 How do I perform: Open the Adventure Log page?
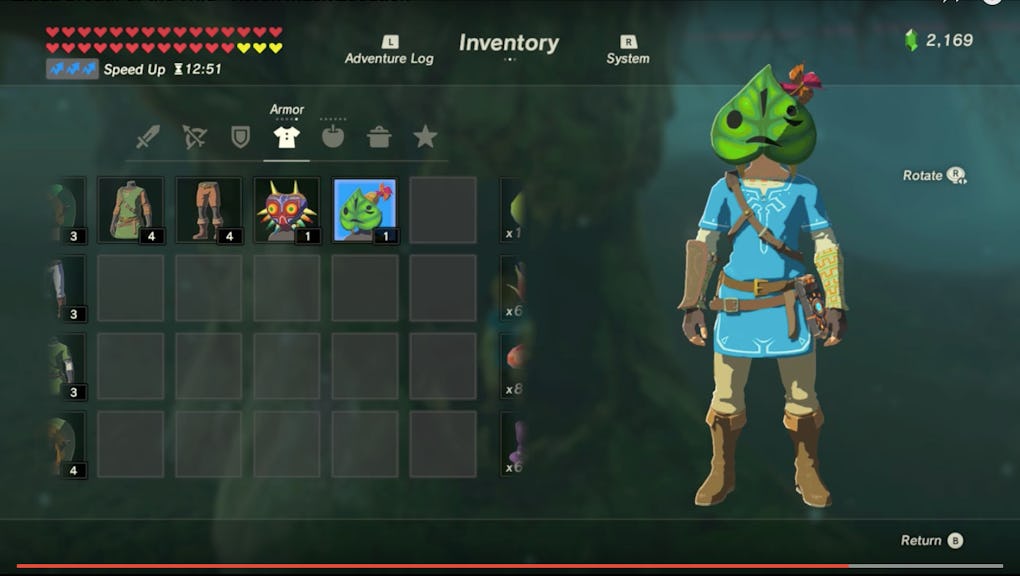(389, 51)
